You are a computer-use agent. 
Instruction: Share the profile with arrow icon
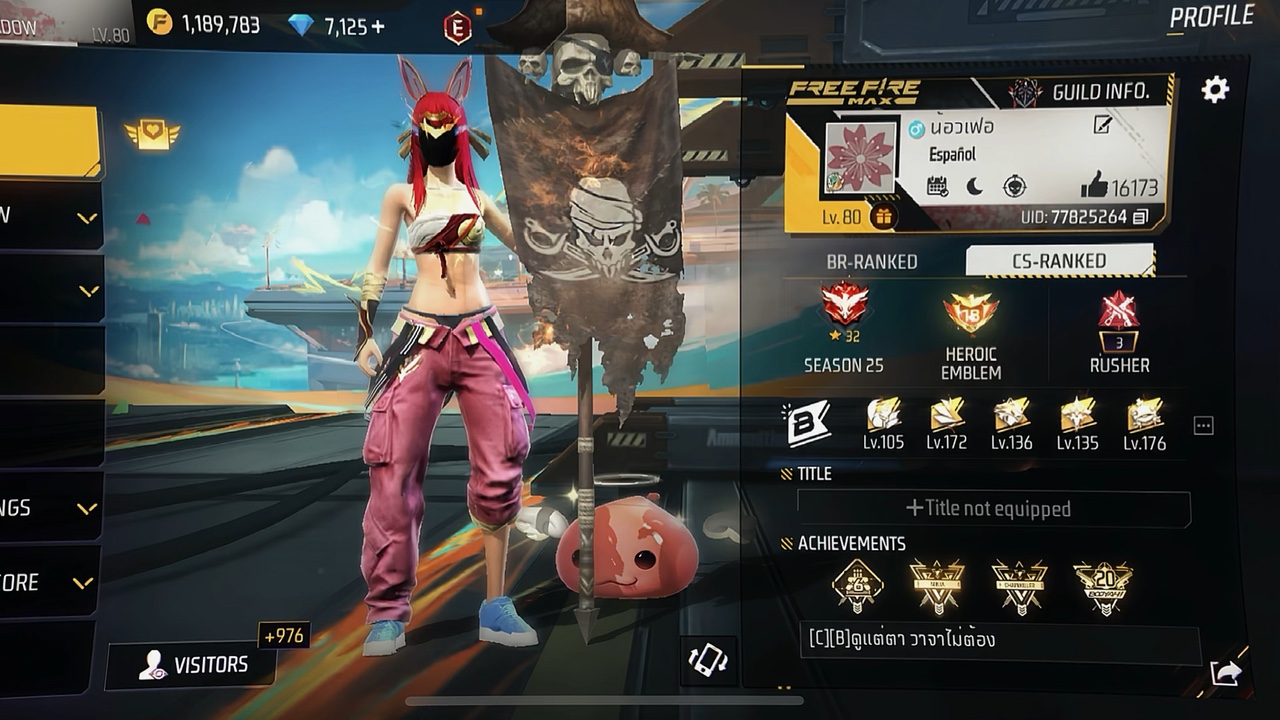1226,673
